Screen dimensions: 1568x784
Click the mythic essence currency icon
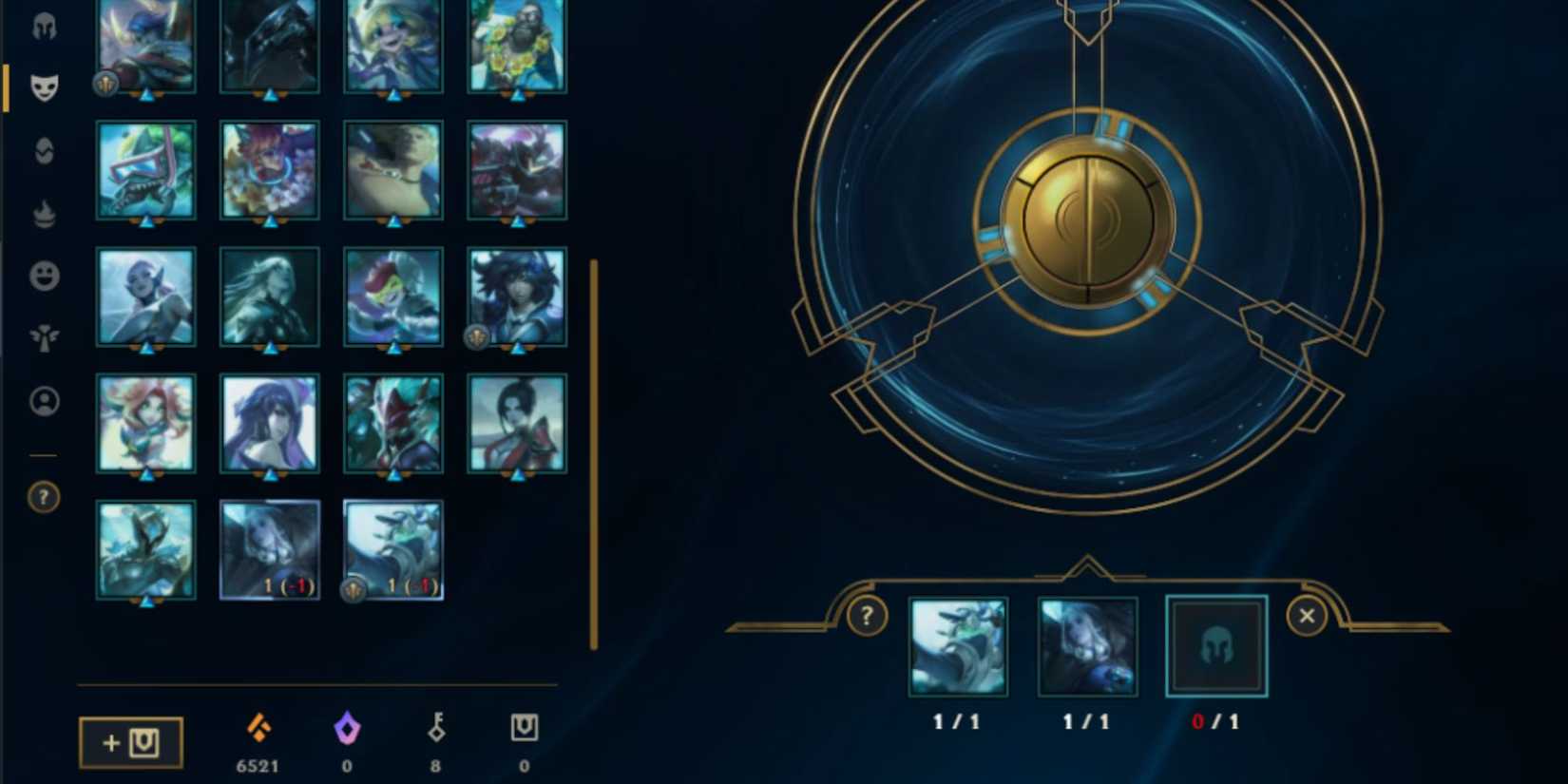coord(347,730)
